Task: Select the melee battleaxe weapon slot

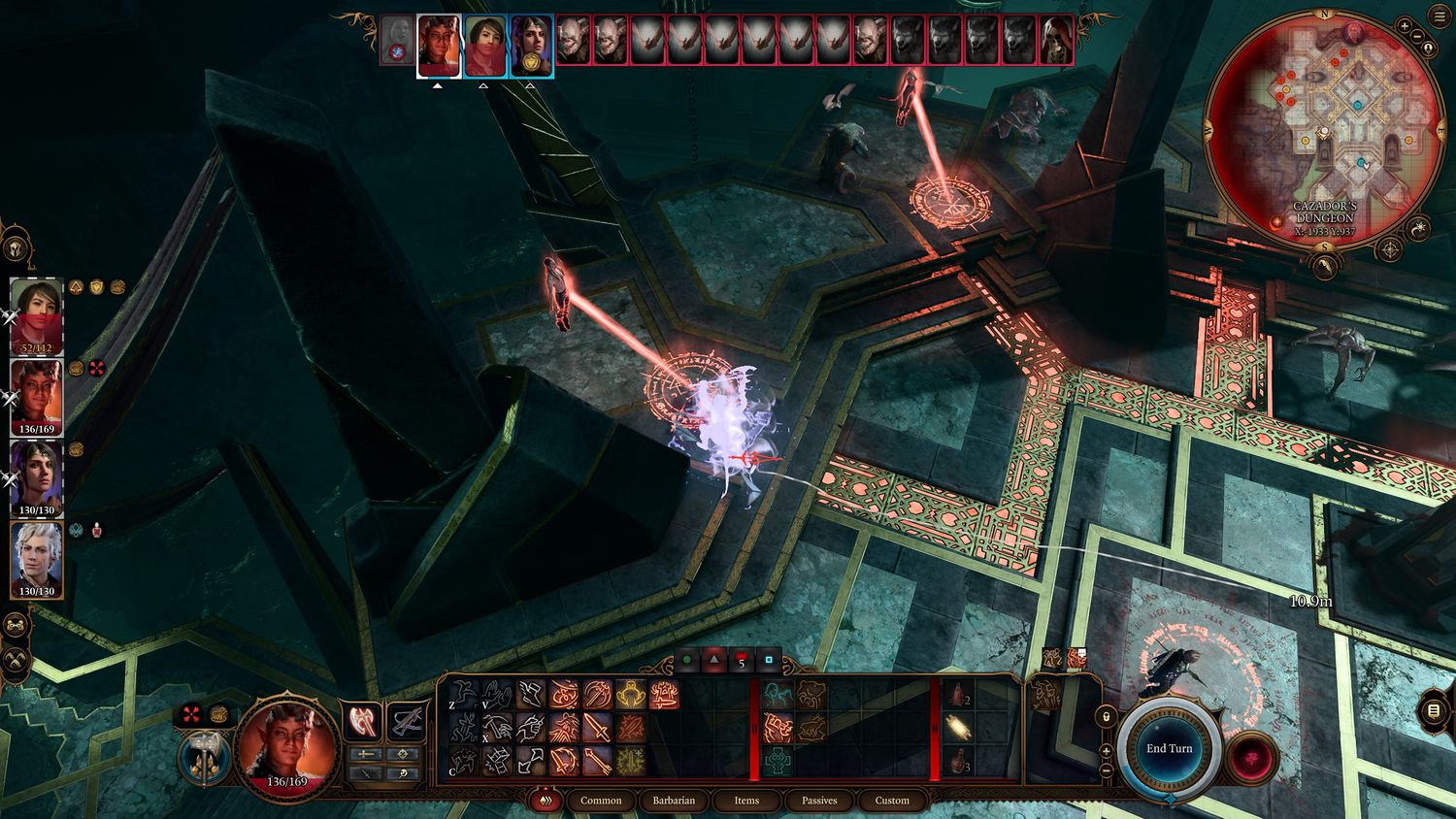Action: click(x=363, y=722)
